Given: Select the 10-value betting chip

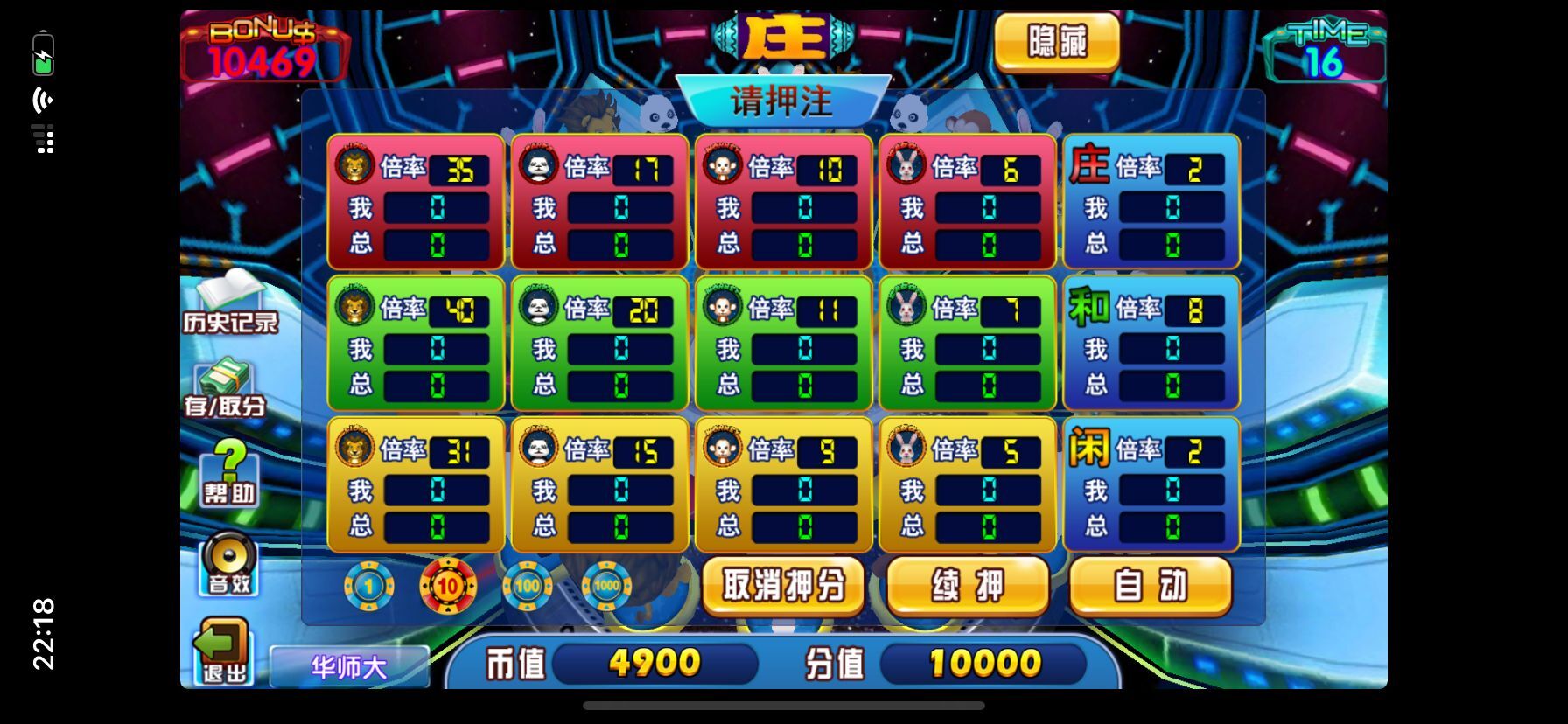Looking at the screenshot, I should [x=447, y=587].
